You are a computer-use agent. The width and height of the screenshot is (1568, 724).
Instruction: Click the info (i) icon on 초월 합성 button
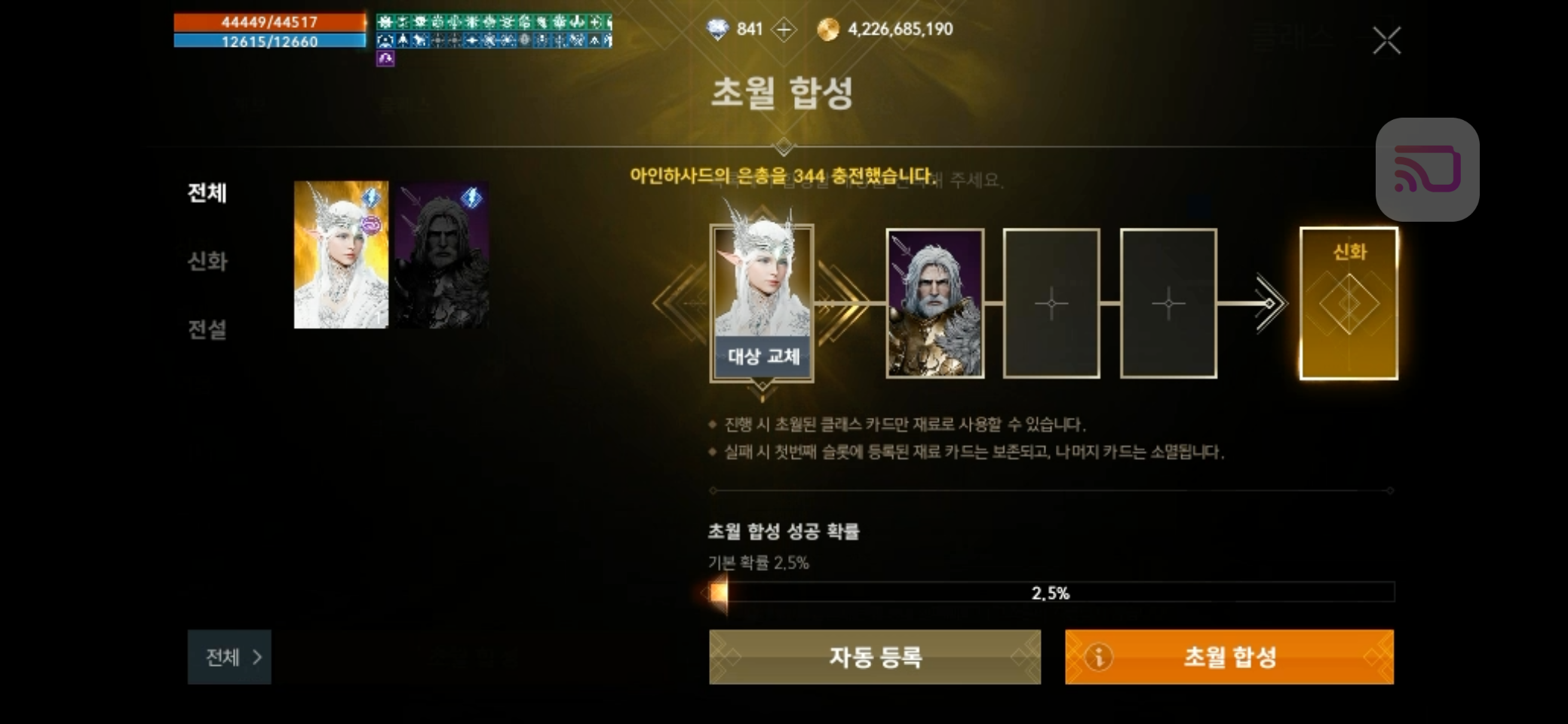1097,657
